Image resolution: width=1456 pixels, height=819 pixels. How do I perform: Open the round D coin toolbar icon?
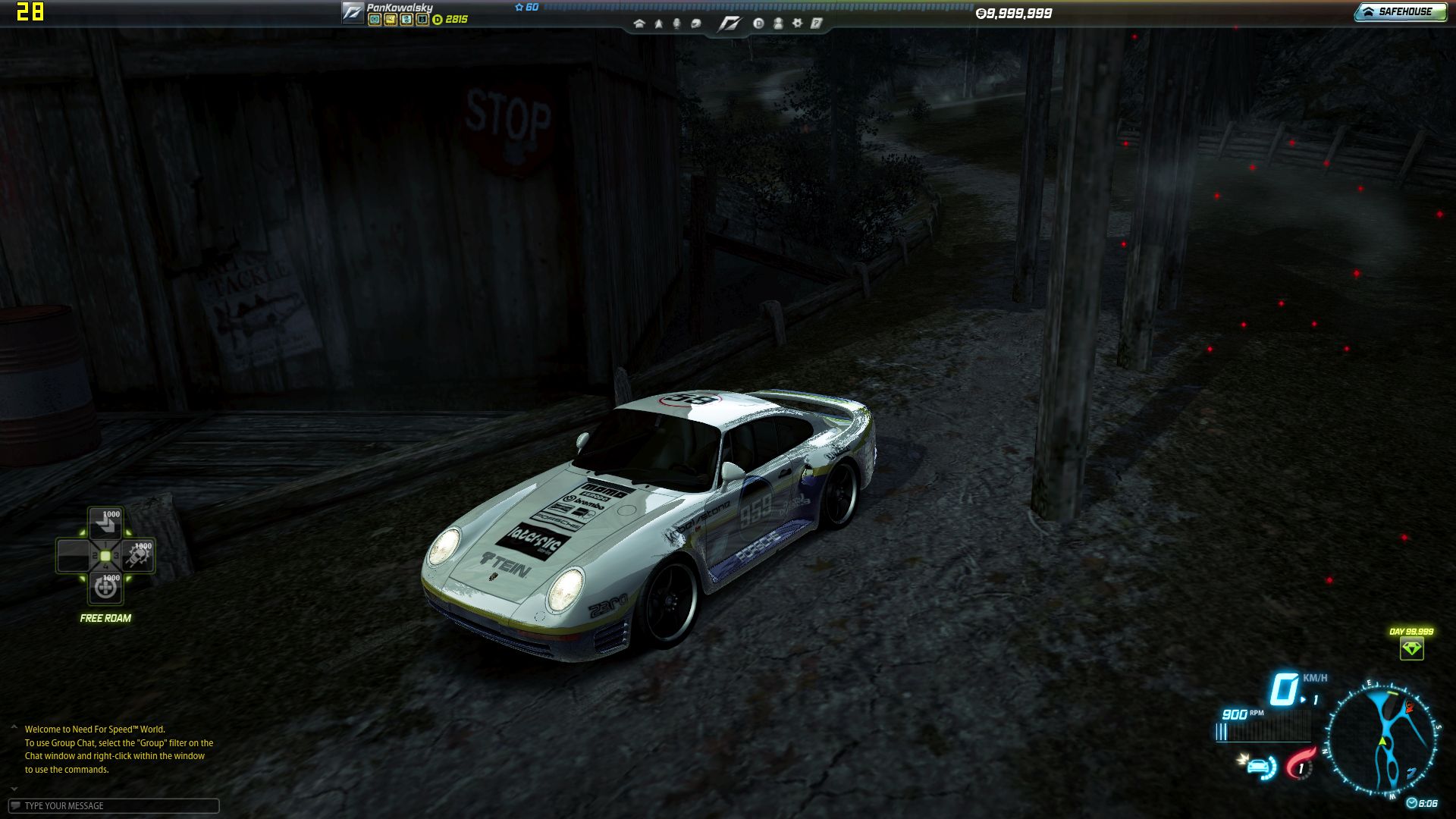click(x=758, y=24)
